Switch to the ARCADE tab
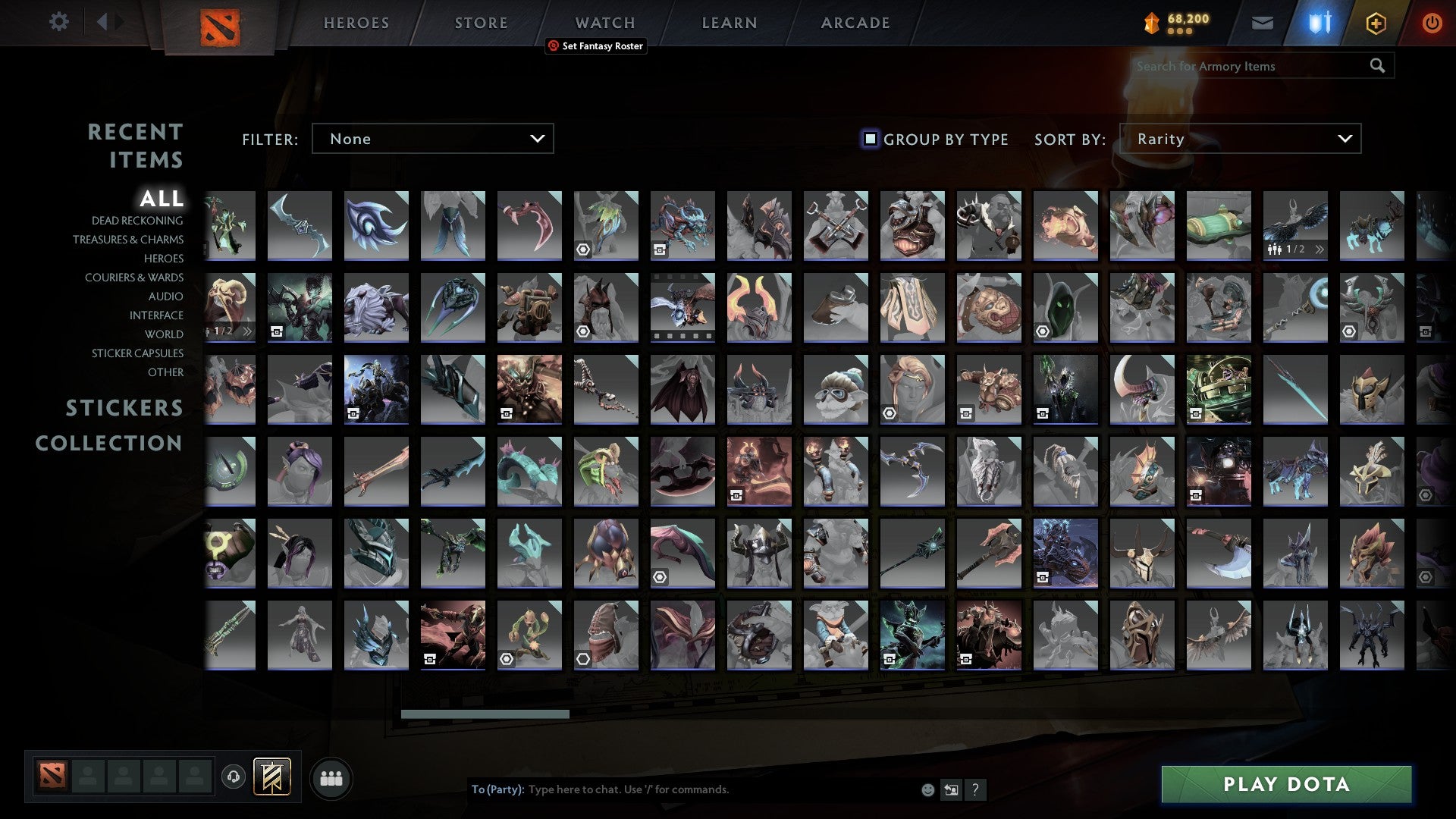The height and width of the screenshot is (819, 1456). pyautogui.click(x=855, y=23)
